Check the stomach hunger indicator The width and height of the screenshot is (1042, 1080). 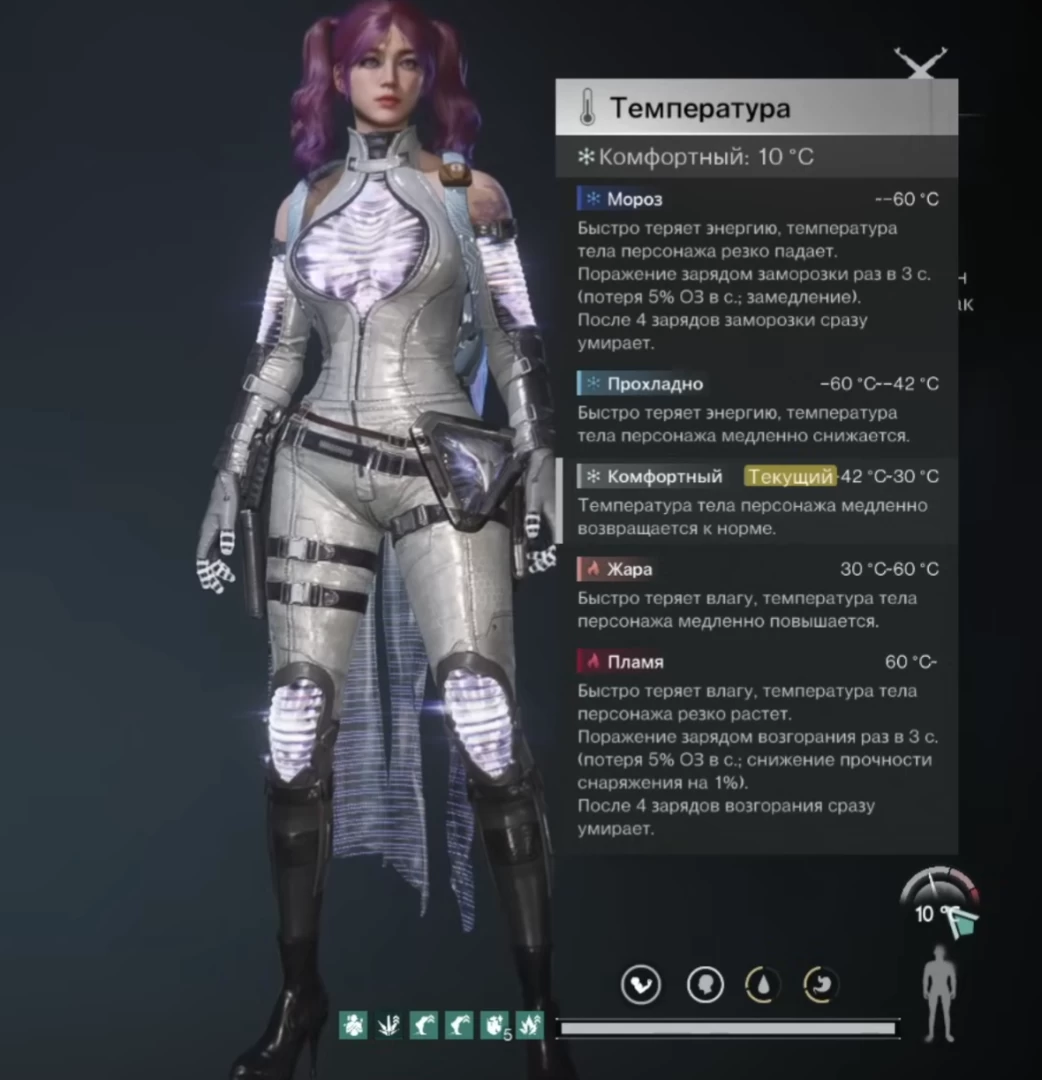[x=821, y=985]
